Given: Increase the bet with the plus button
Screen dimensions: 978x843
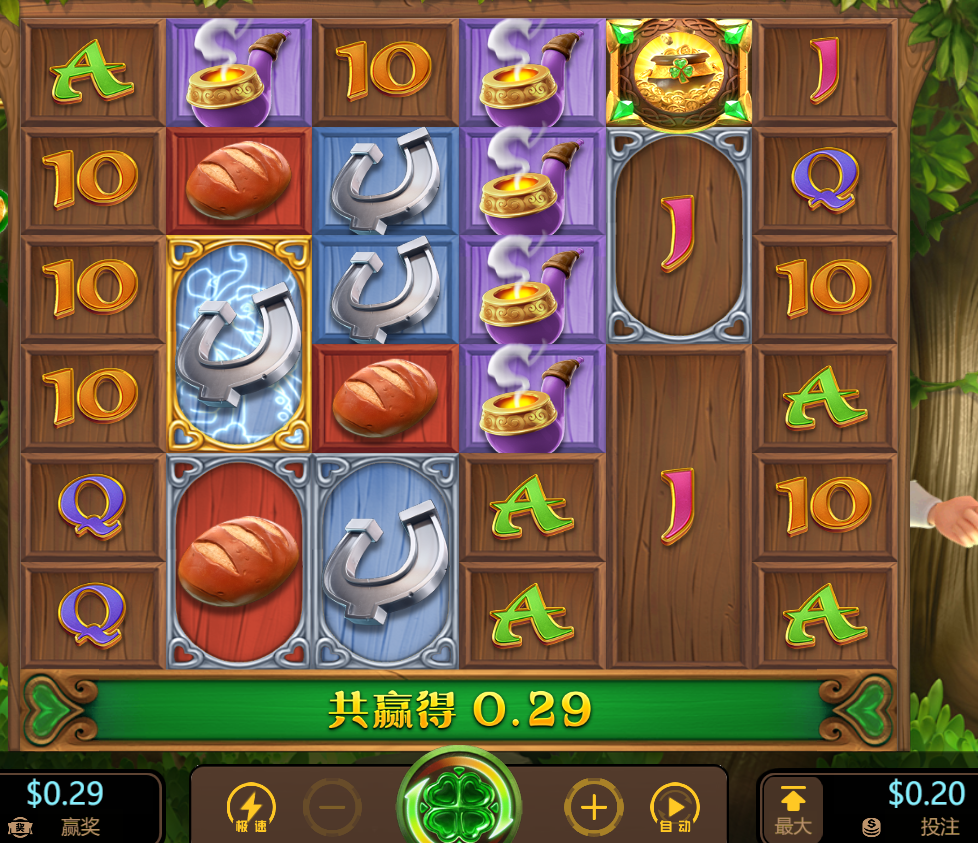Looking at the screenshot, I should coord(594,806).
